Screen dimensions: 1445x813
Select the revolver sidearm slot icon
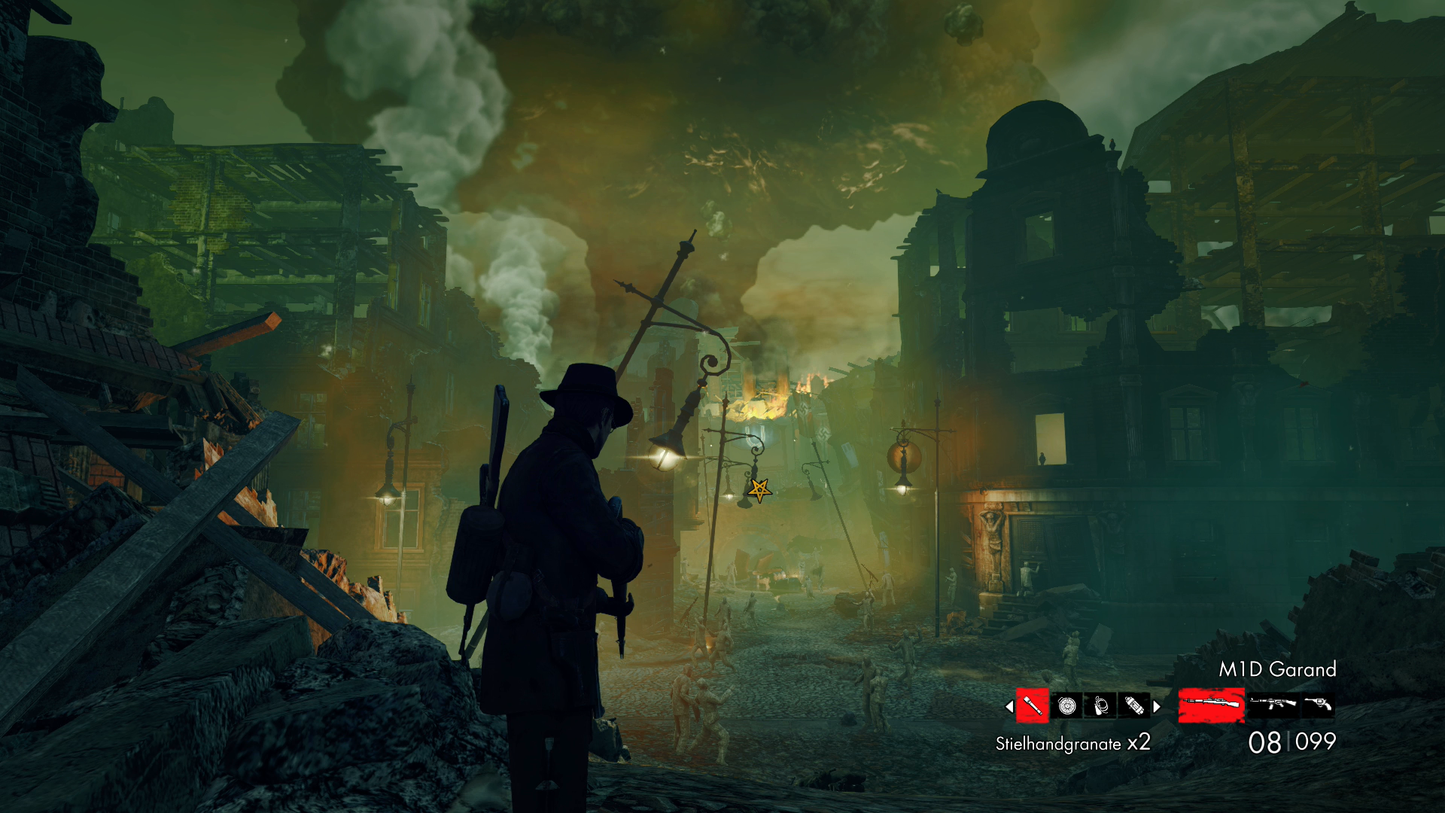pos(1320,703)
